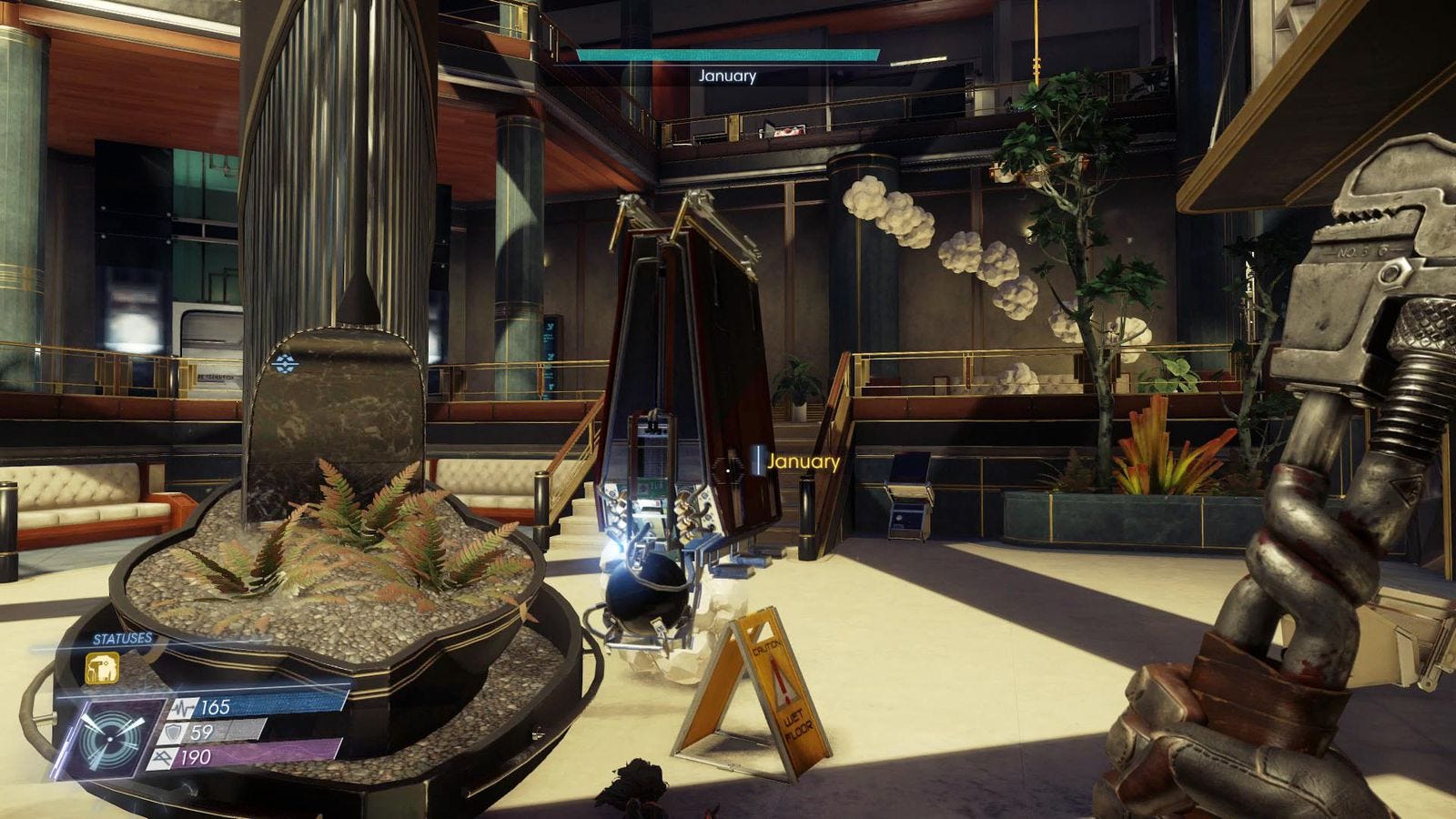Image resolution: width=1456 pixels, height=819 pixels.
Task: Select the yellow status effect icon under Statuses
Action: 102,669
